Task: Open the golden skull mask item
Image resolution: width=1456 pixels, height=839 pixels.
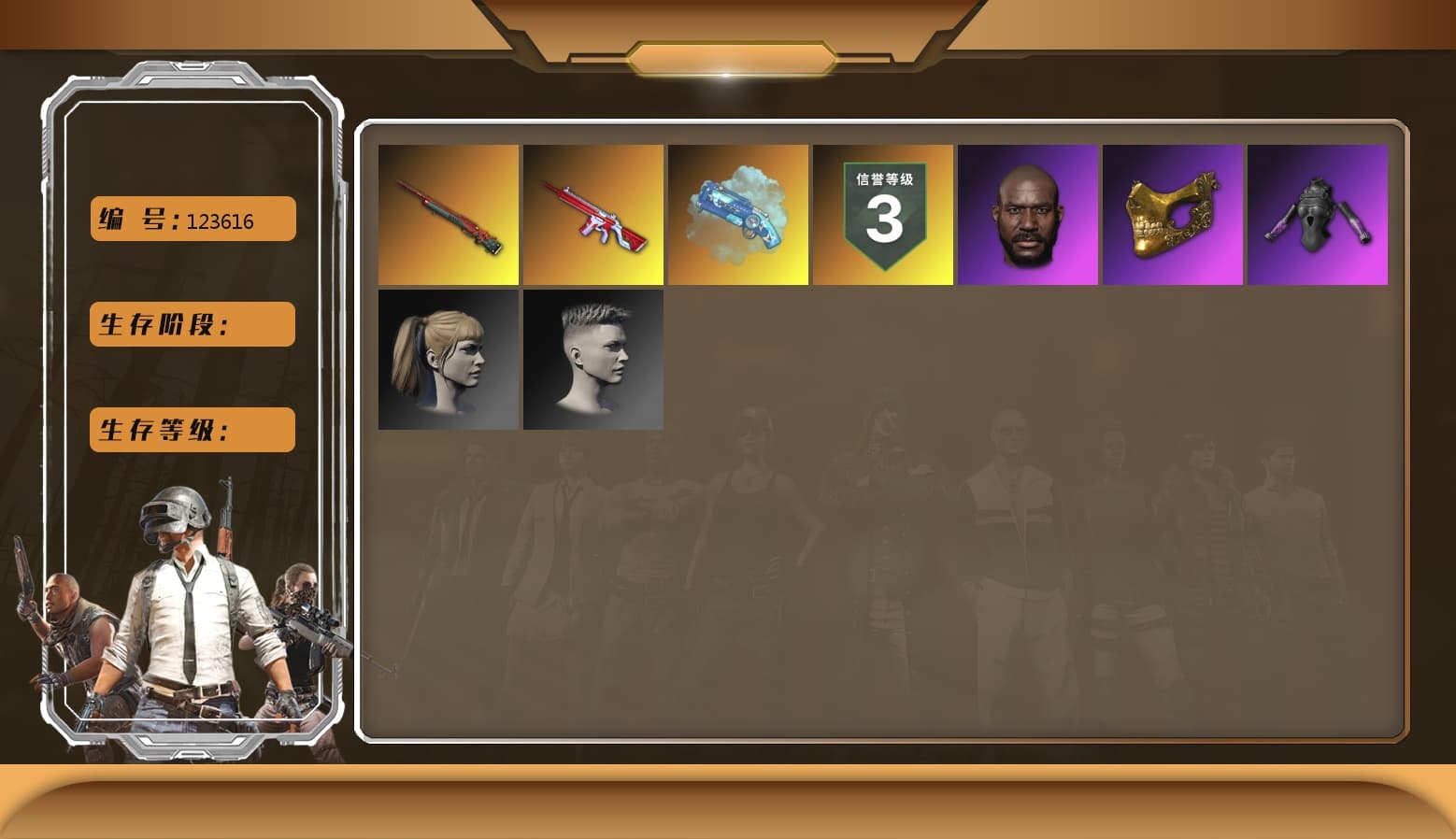Action: click(1173, 215)
